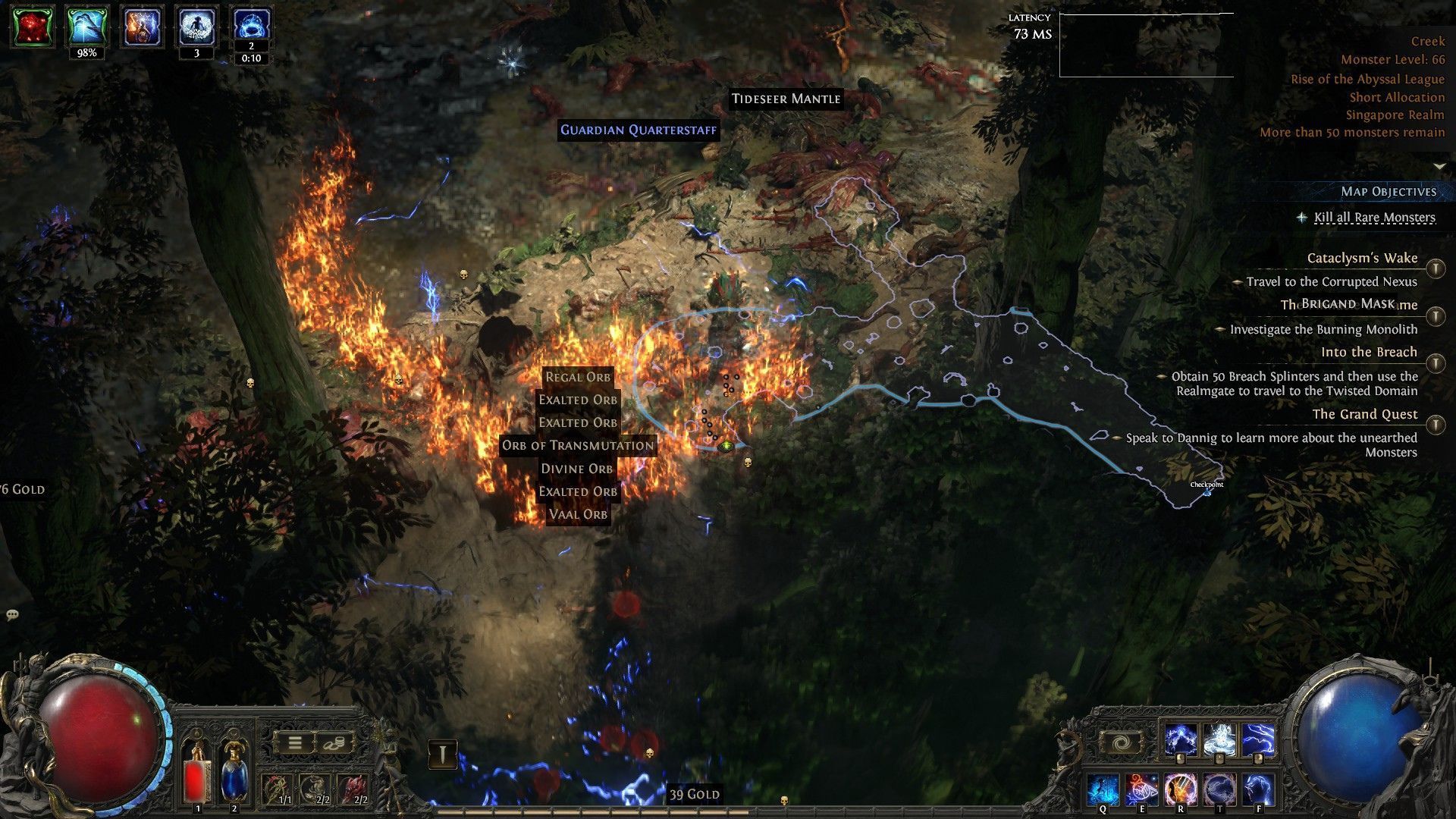The width and height of the screenshot is (1456, 819).
Task: Select the skill bound to T
Action: [x=1221, y=789]
